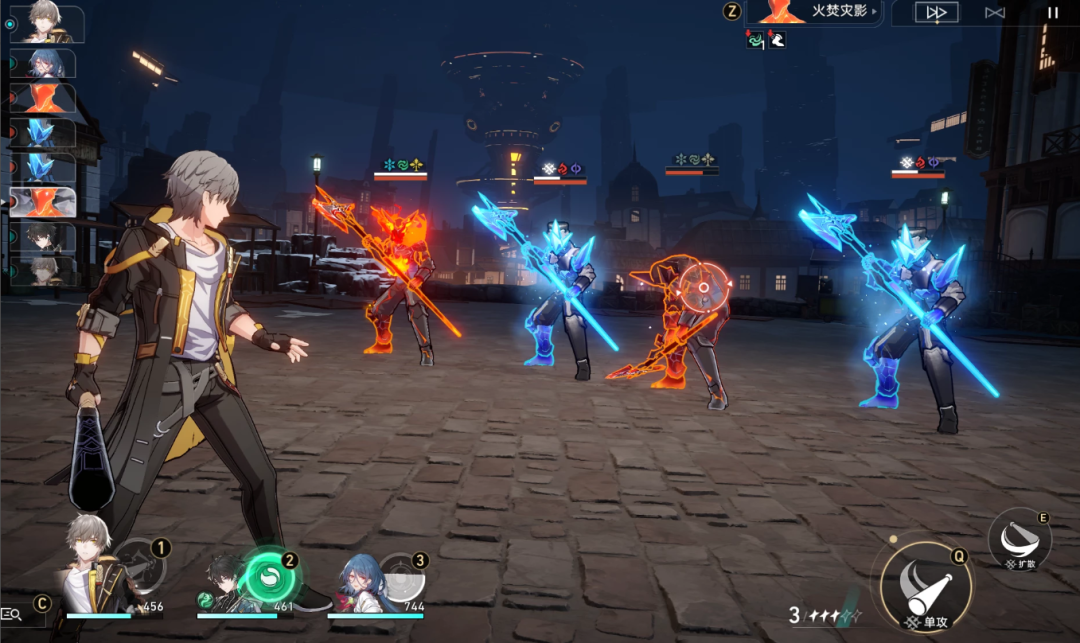Inspect the boot slow debuff icon
The height and width of the screenshot is (643, 1080).
[776, 39]
